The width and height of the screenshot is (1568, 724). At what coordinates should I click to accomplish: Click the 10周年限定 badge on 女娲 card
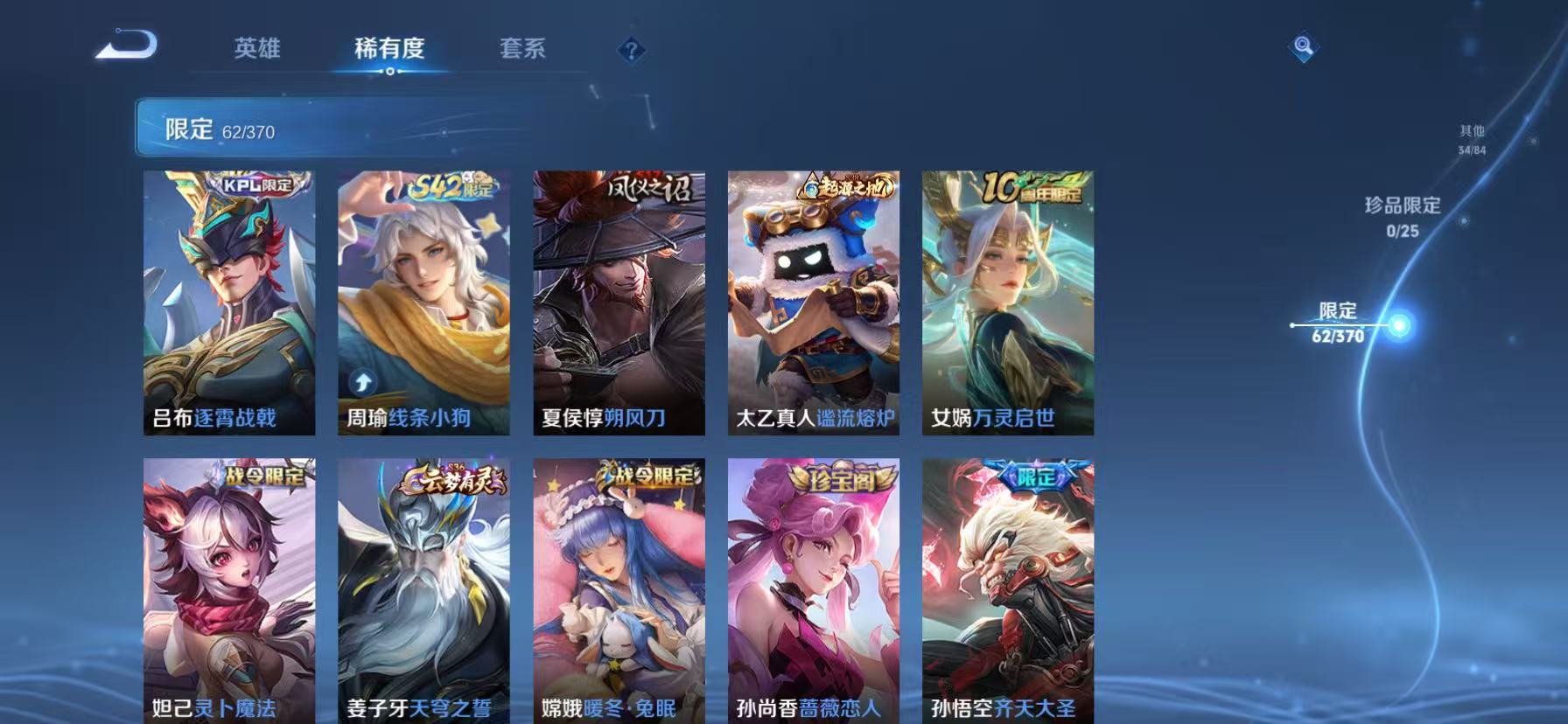1029,185
